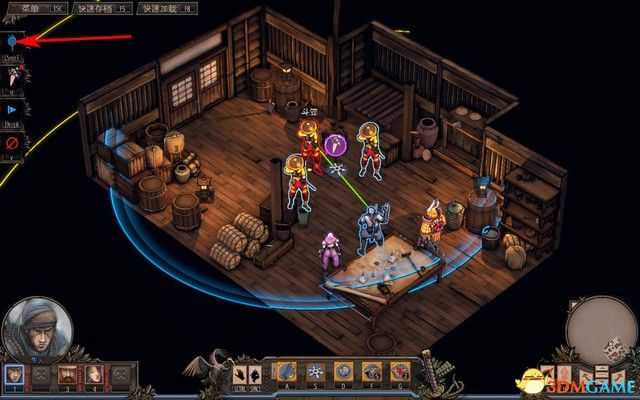Select the shuriken throw ability
This screenshot has width=640, height=400.
tap(316, 372)
